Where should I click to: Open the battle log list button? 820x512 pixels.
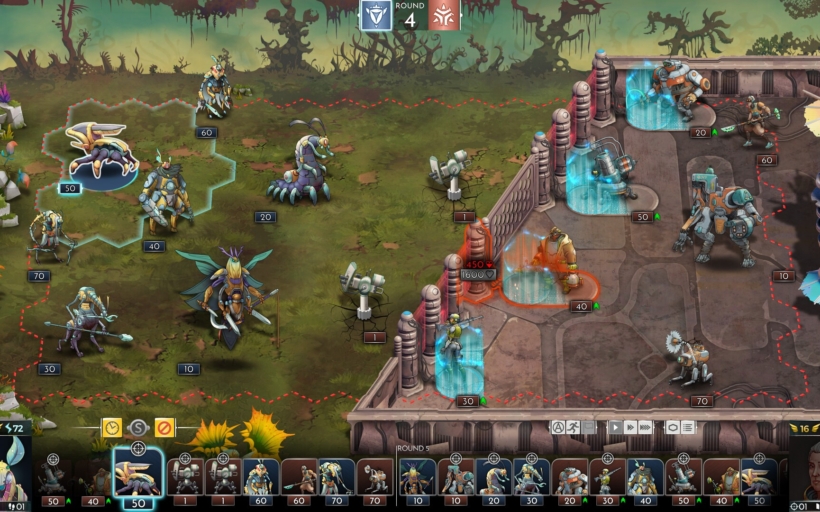point(688,427)
